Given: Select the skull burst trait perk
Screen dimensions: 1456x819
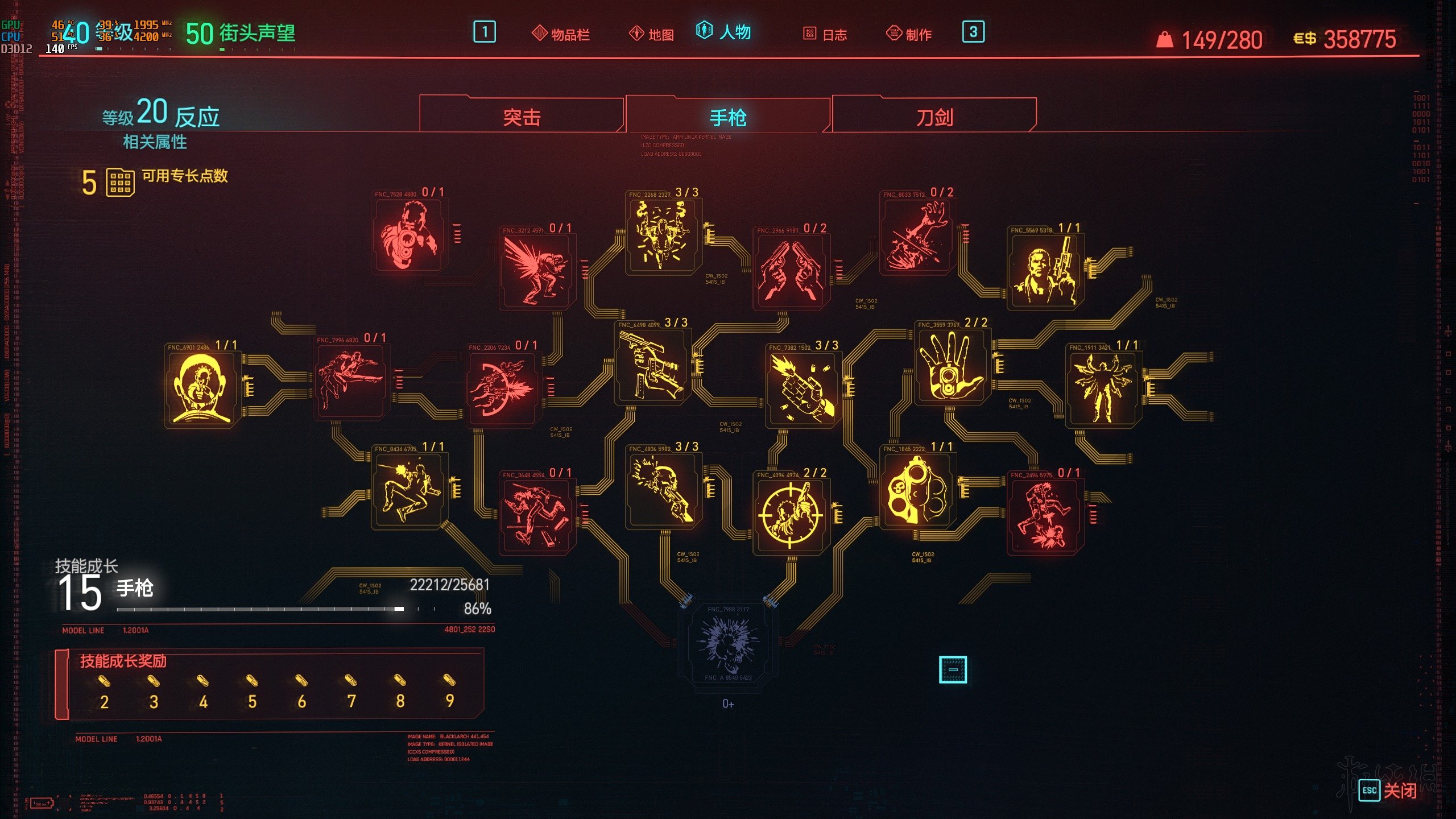Looking at the screenshot, I should click(x=728, y=643).
